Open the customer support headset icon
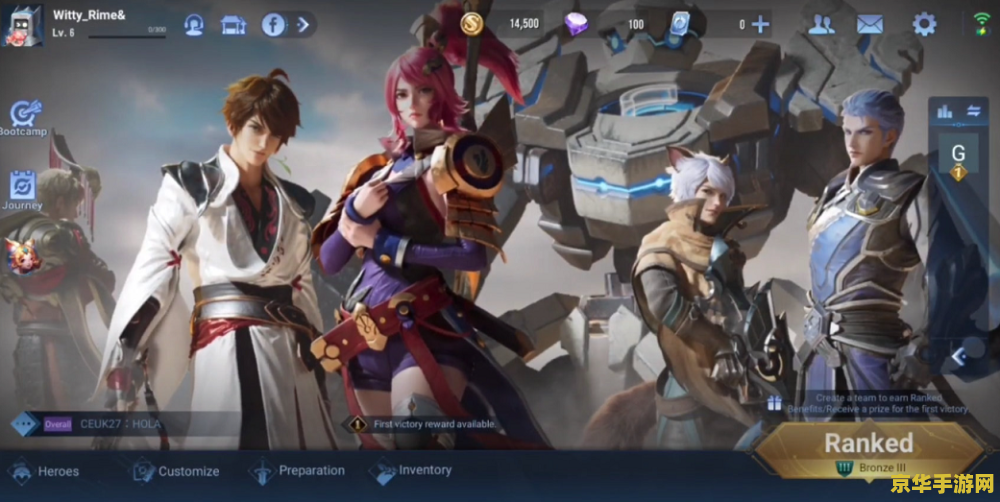Viewport: 1000px width, 502px height. [x=194, y=25]
